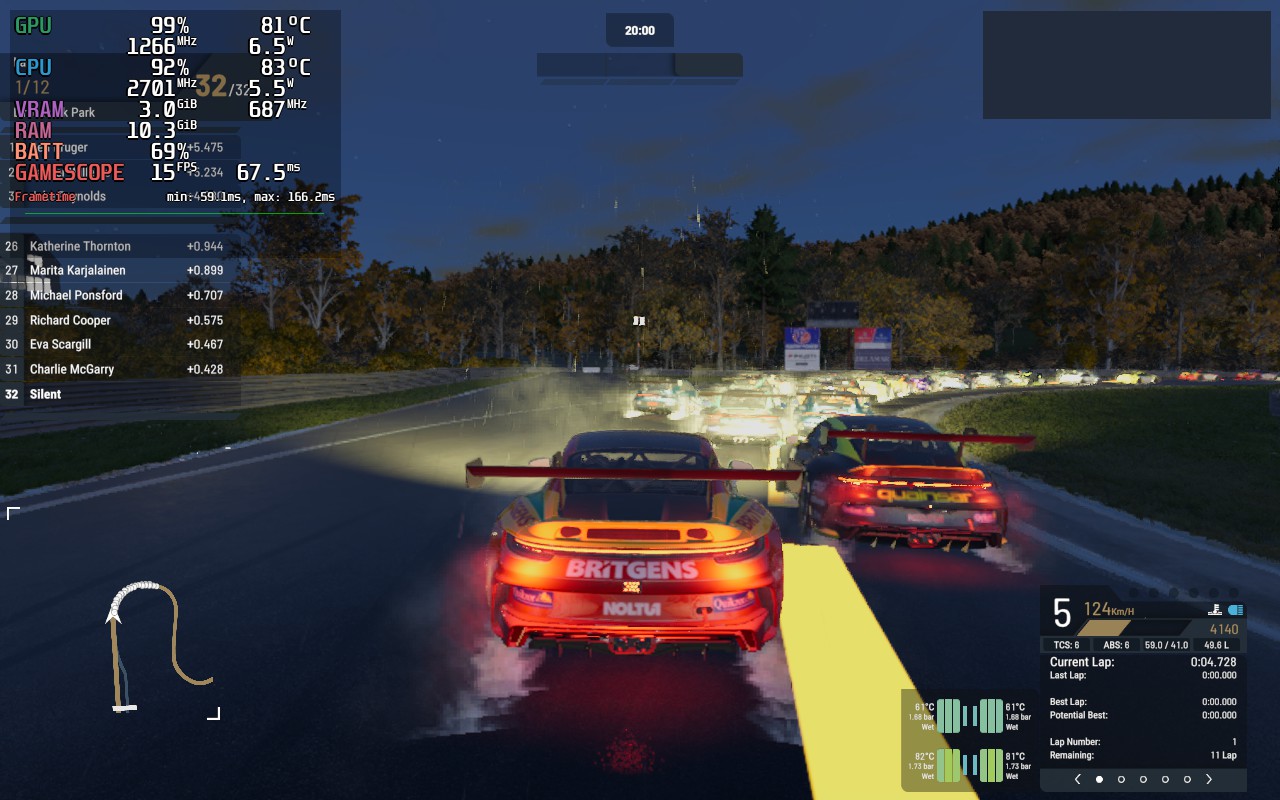Select Katherine Thornton in the standings
This screenshot has height=800, width=1280.
coord(80,246)
